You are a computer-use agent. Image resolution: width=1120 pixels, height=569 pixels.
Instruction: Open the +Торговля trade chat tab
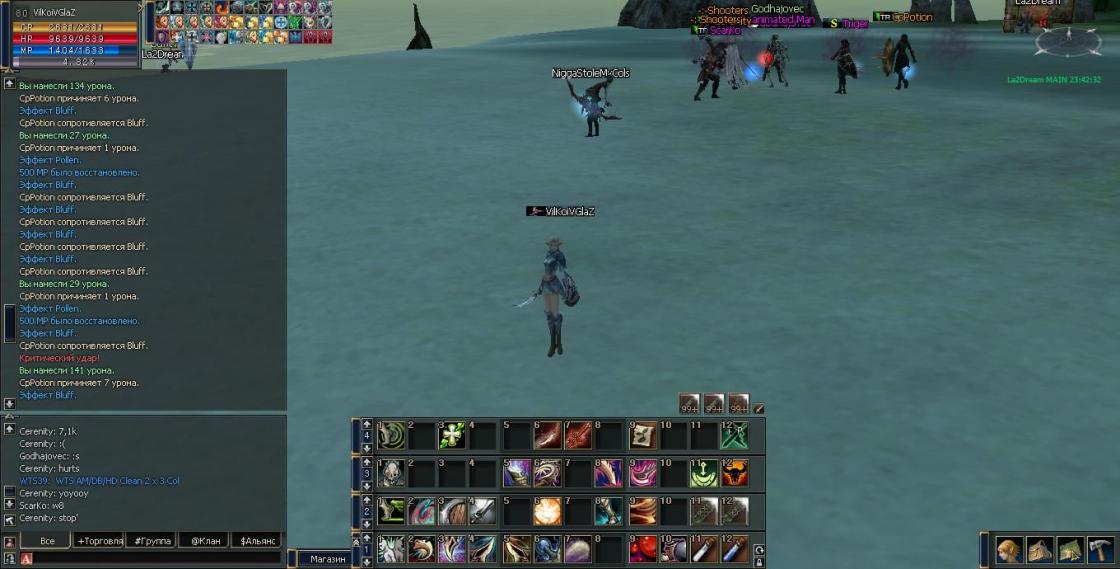(100, 541)
